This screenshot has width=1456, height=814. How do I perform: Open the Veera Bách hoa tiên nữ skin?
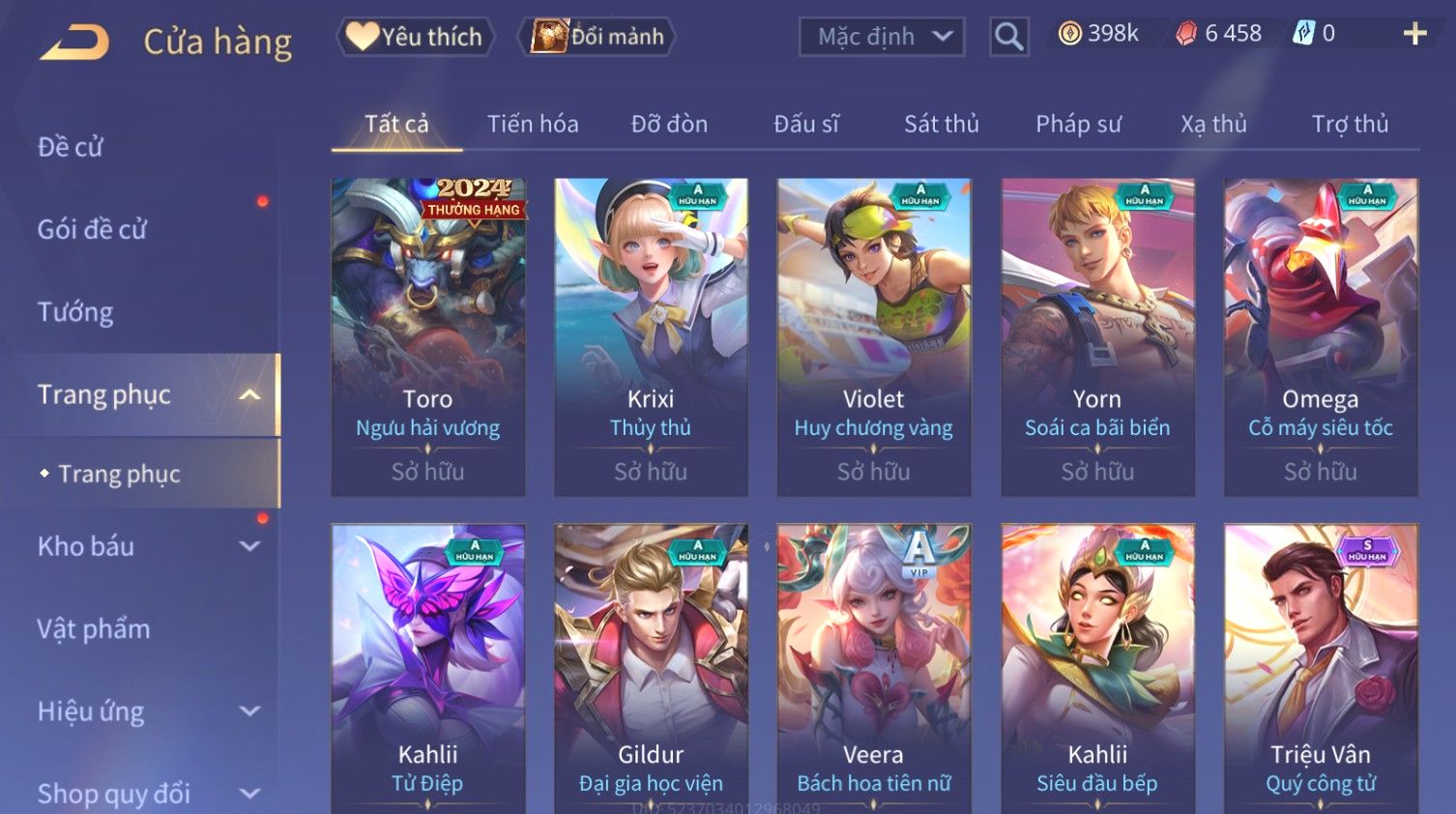[874, 667]
